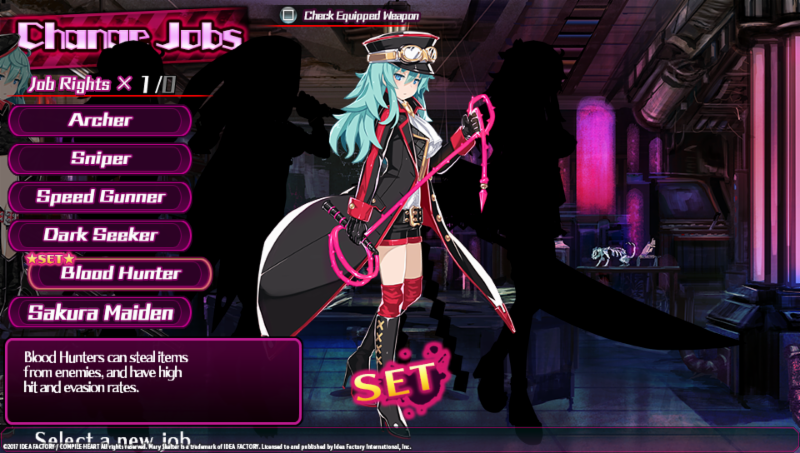The width and height of the screenshot is (800, 453).
Task: Select Dark Seeker from the job list
Action: pos(100,235)
